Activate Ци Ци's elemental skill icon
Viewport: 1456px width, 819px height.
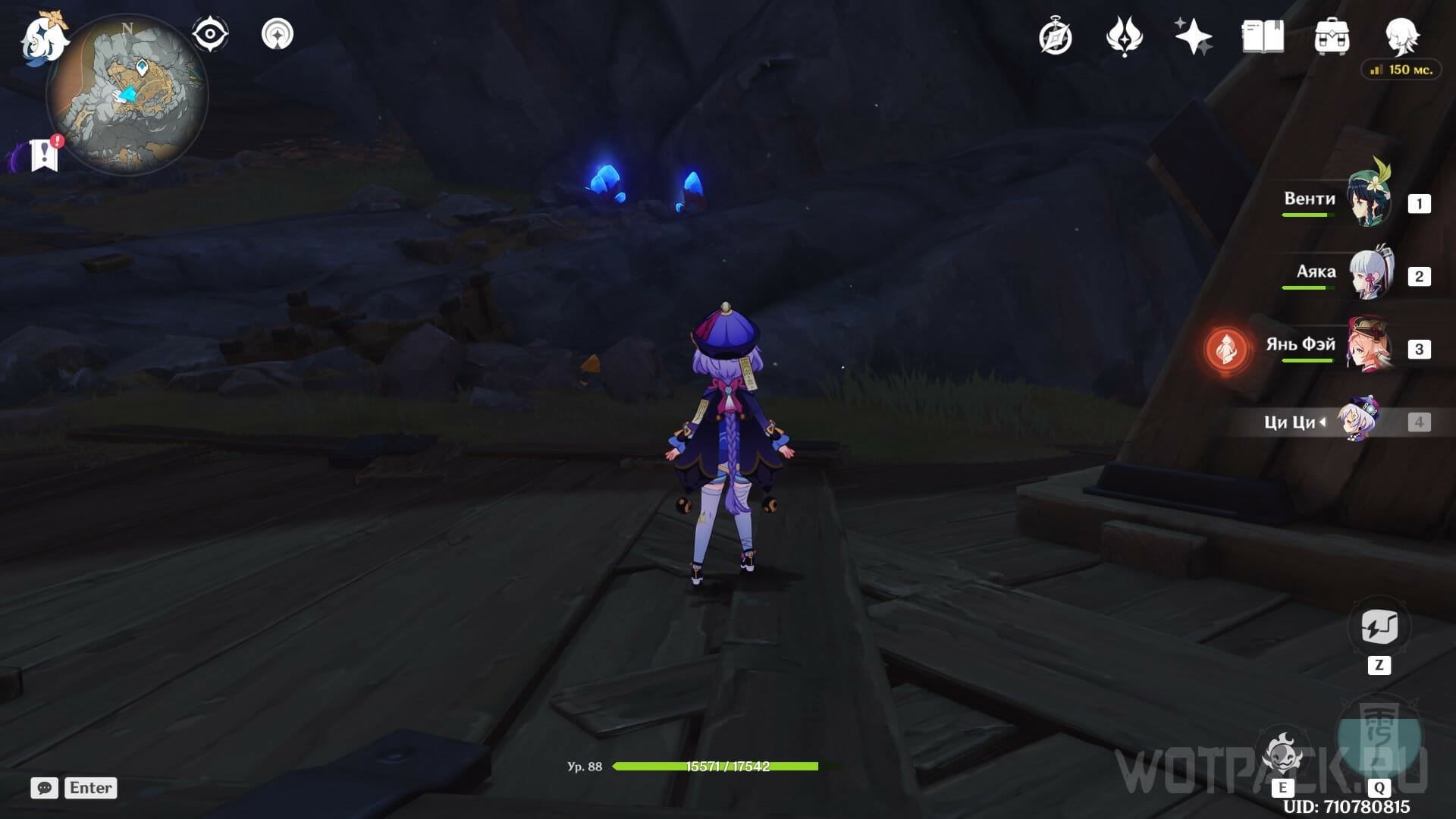[1283, 753]
